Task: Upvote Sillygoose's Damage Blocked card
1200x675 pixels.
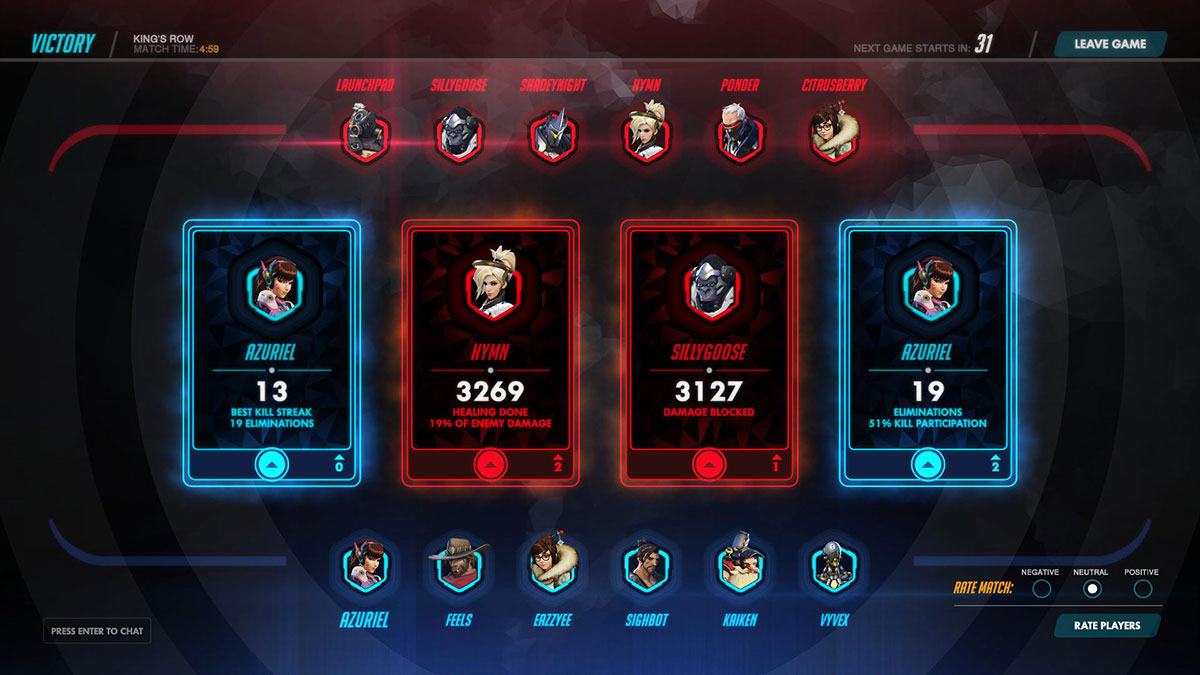Action: (x=709, y=464)
